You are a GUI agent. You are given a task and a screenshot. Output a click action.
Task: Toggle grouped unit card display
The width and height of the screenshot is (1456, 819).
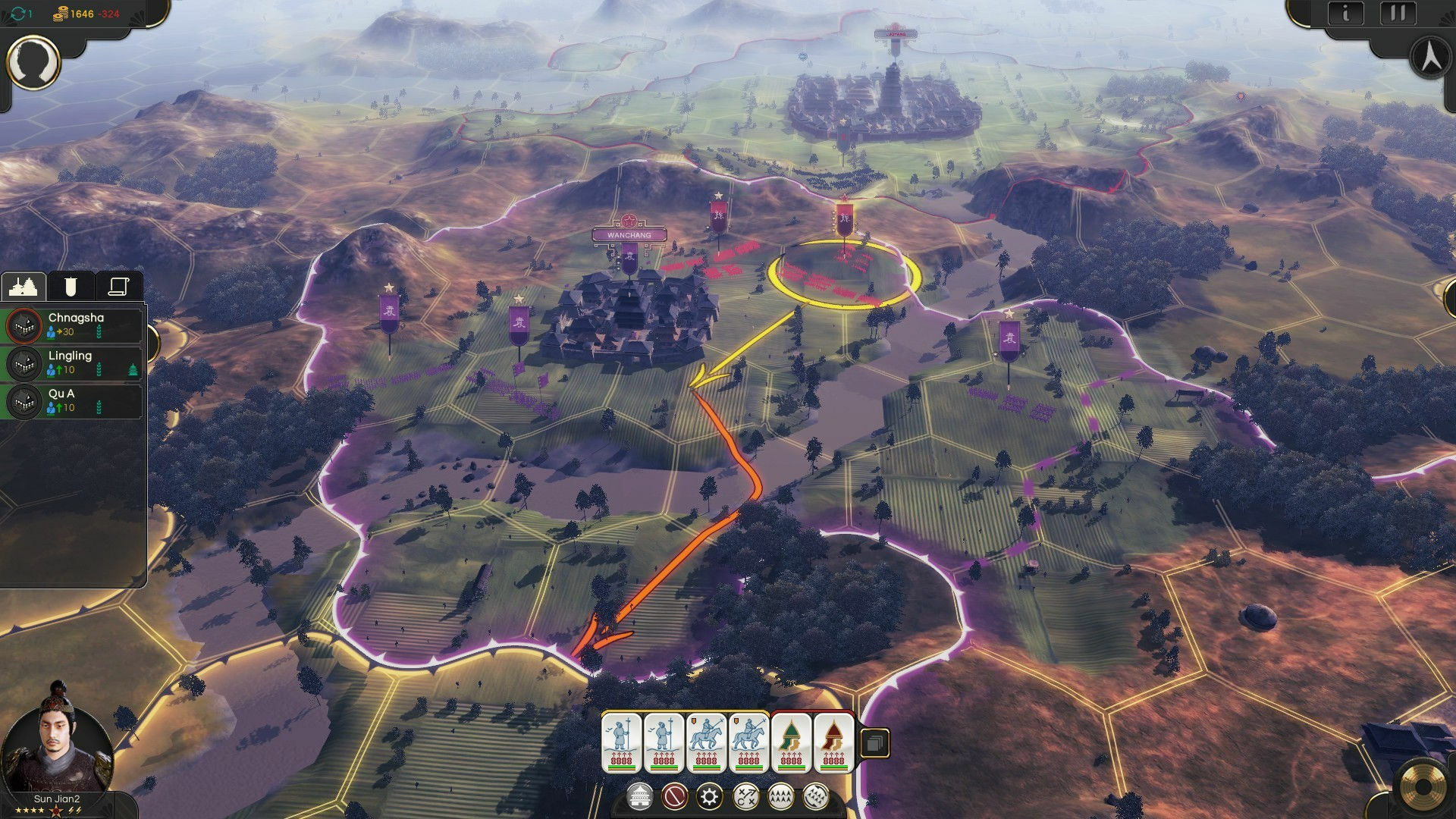tap(877, 741)
